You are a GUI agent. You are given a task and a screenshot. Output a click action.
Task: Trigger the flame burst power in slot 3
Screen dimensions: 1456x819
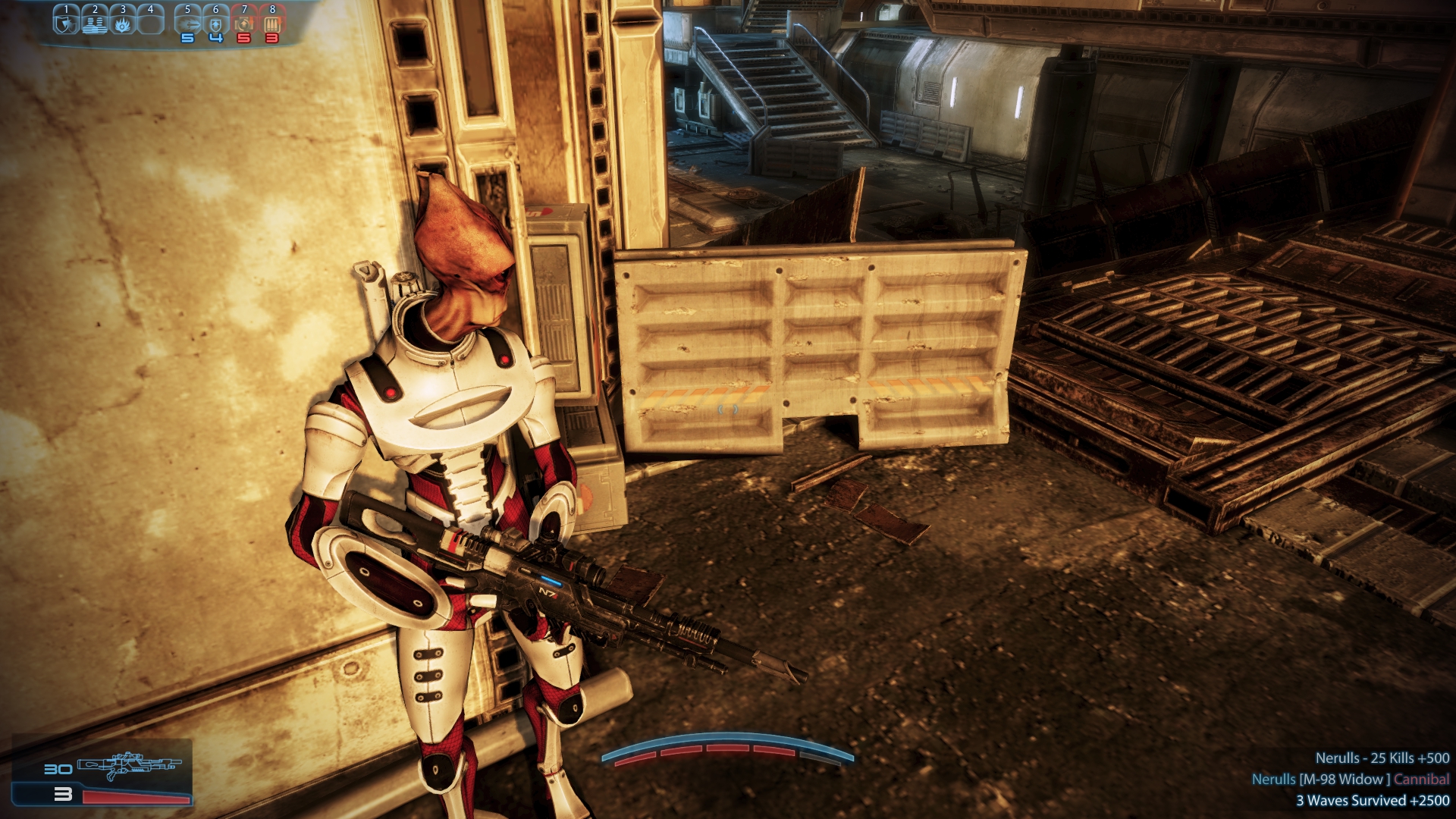point(122,23)
